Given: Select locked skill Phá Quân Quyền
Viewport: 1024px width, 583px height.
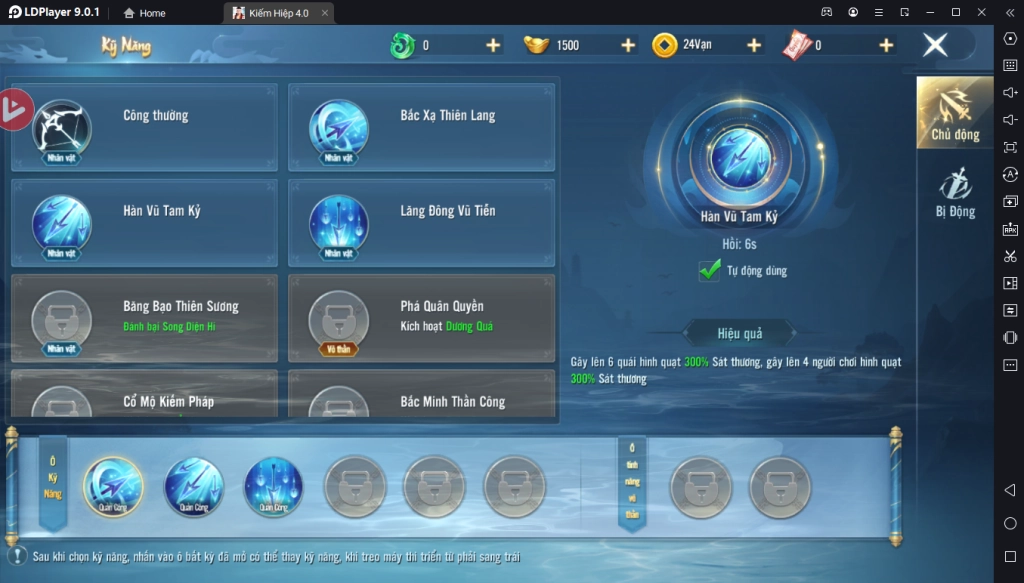Looking at the screenshot, I should coord(421,318).
